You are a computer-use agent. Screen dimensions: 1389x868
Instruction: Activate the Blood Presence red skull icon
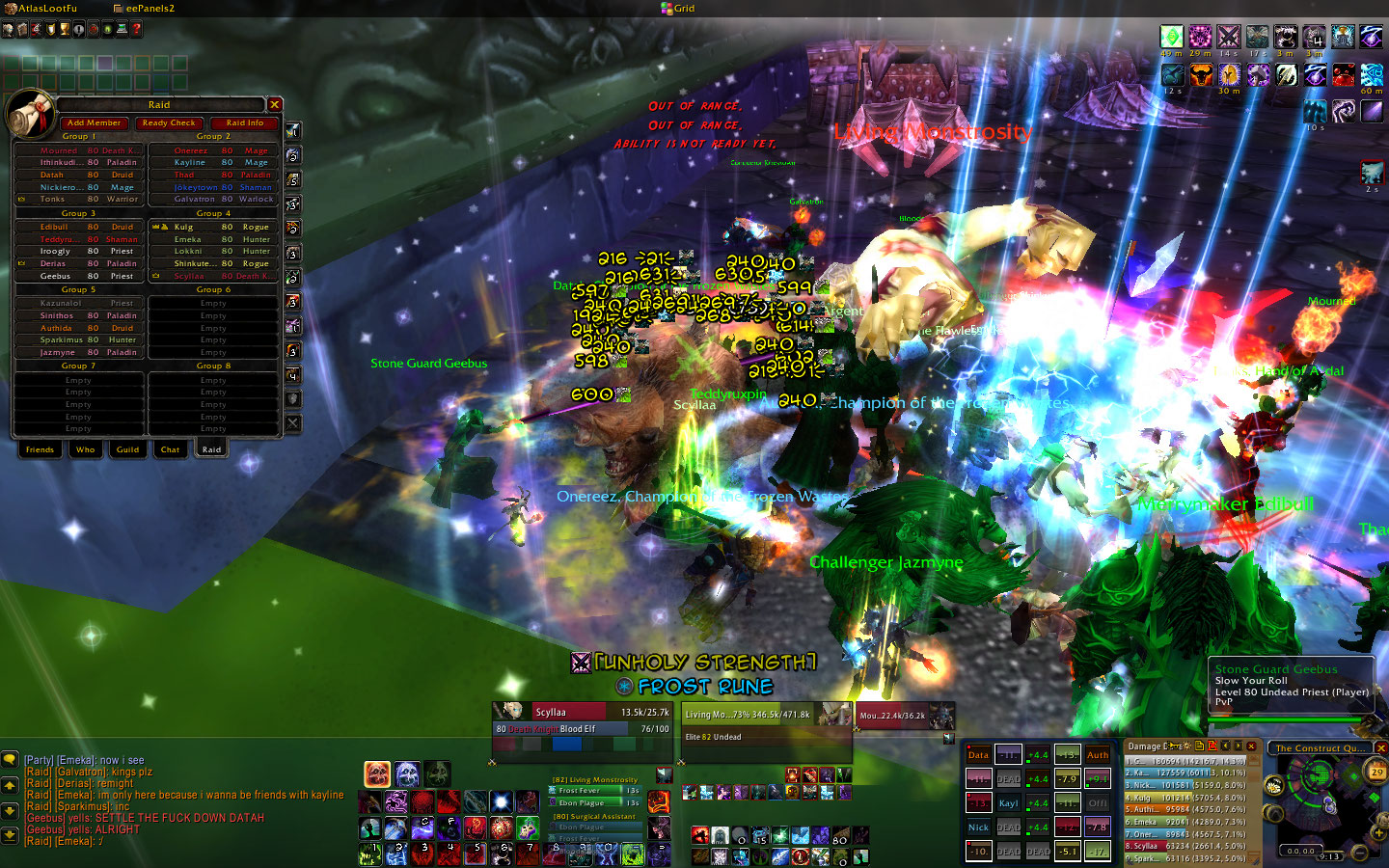pos(377,773)
